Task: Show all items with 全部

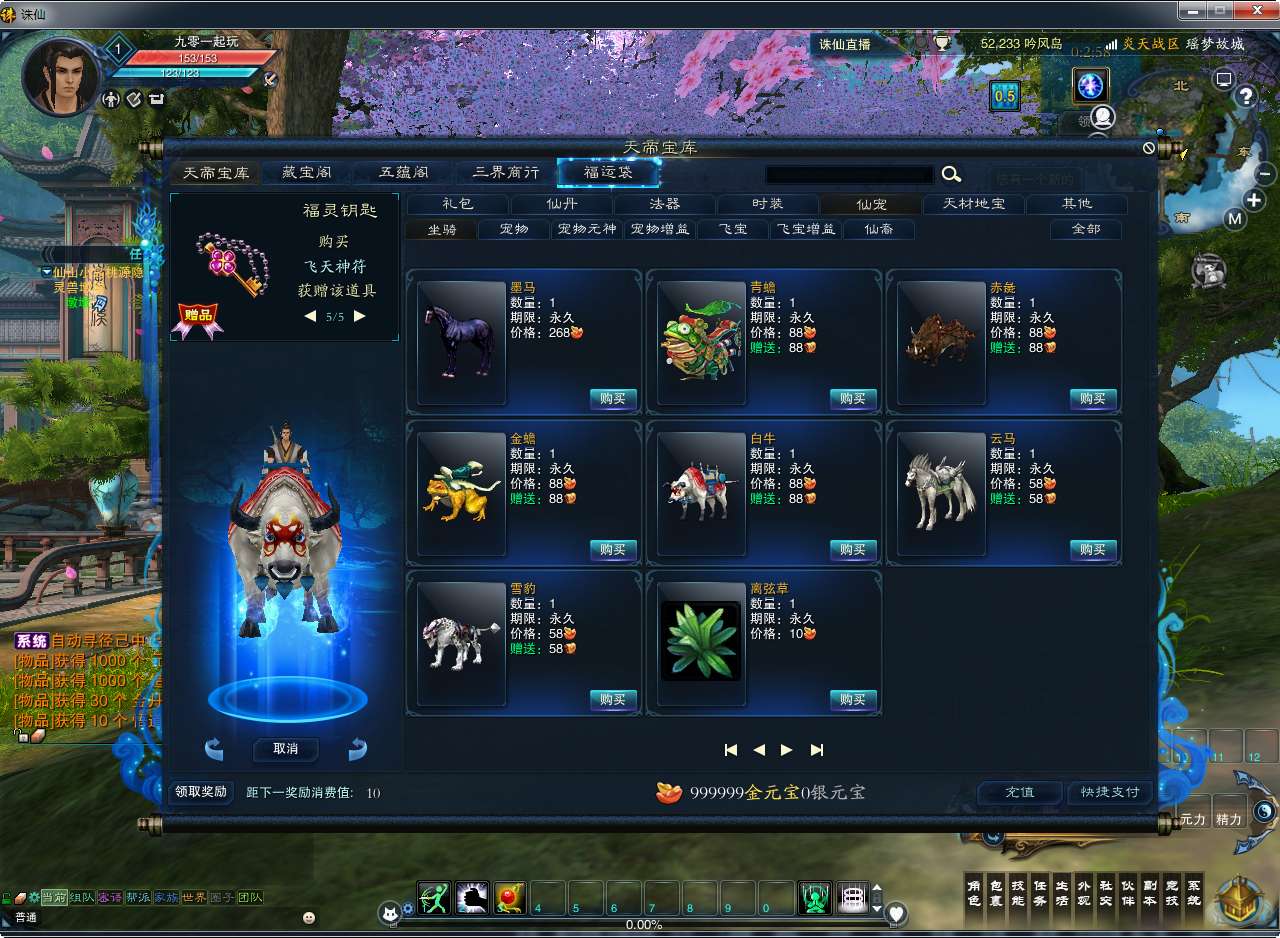Action: pyautogui.click(x=1085, y=230)
